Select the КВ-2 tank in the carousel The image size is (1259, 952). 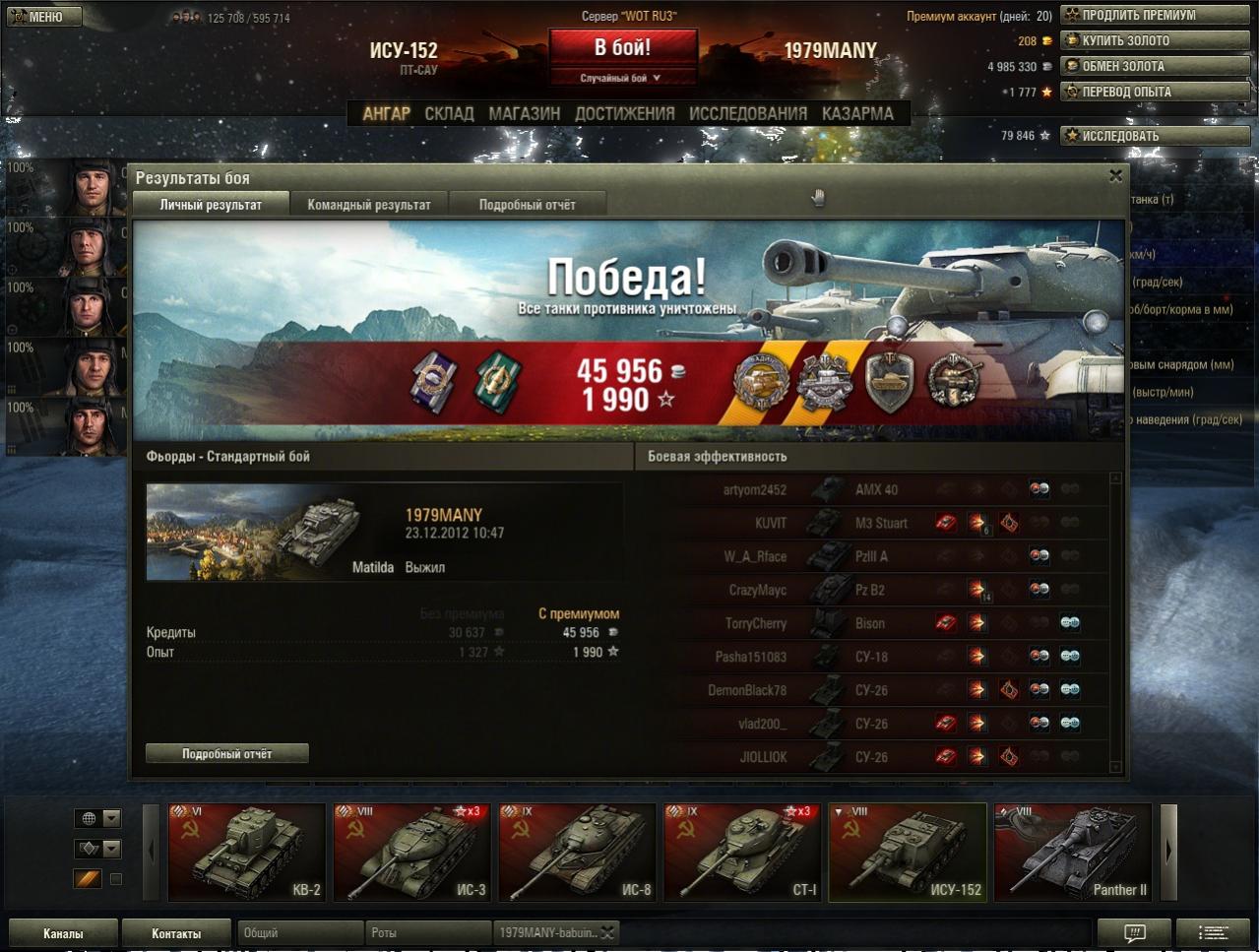coord(247,853)
